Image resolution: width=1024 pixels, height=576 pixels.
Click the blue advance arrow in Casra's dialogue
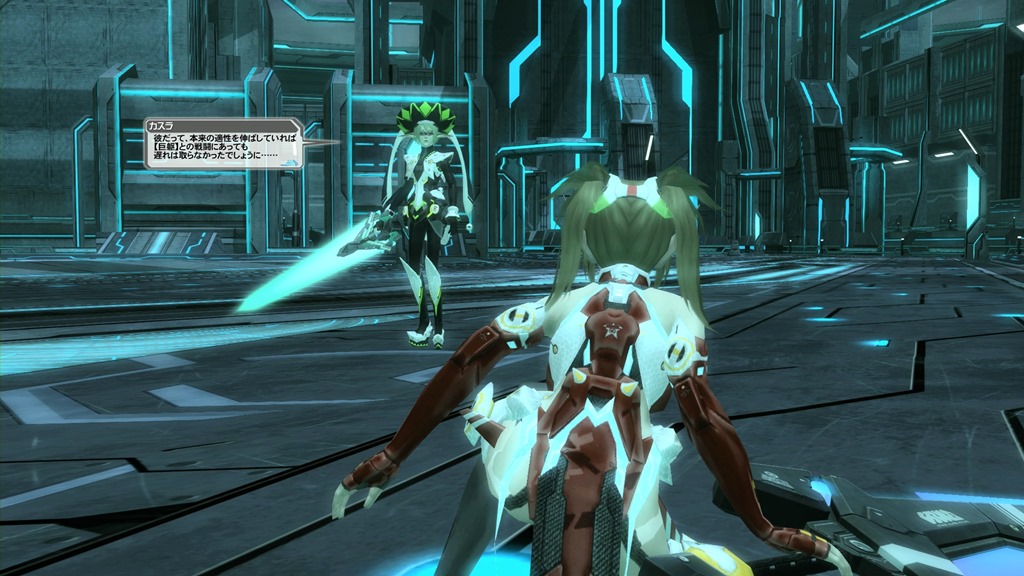(x=290, y=160)
